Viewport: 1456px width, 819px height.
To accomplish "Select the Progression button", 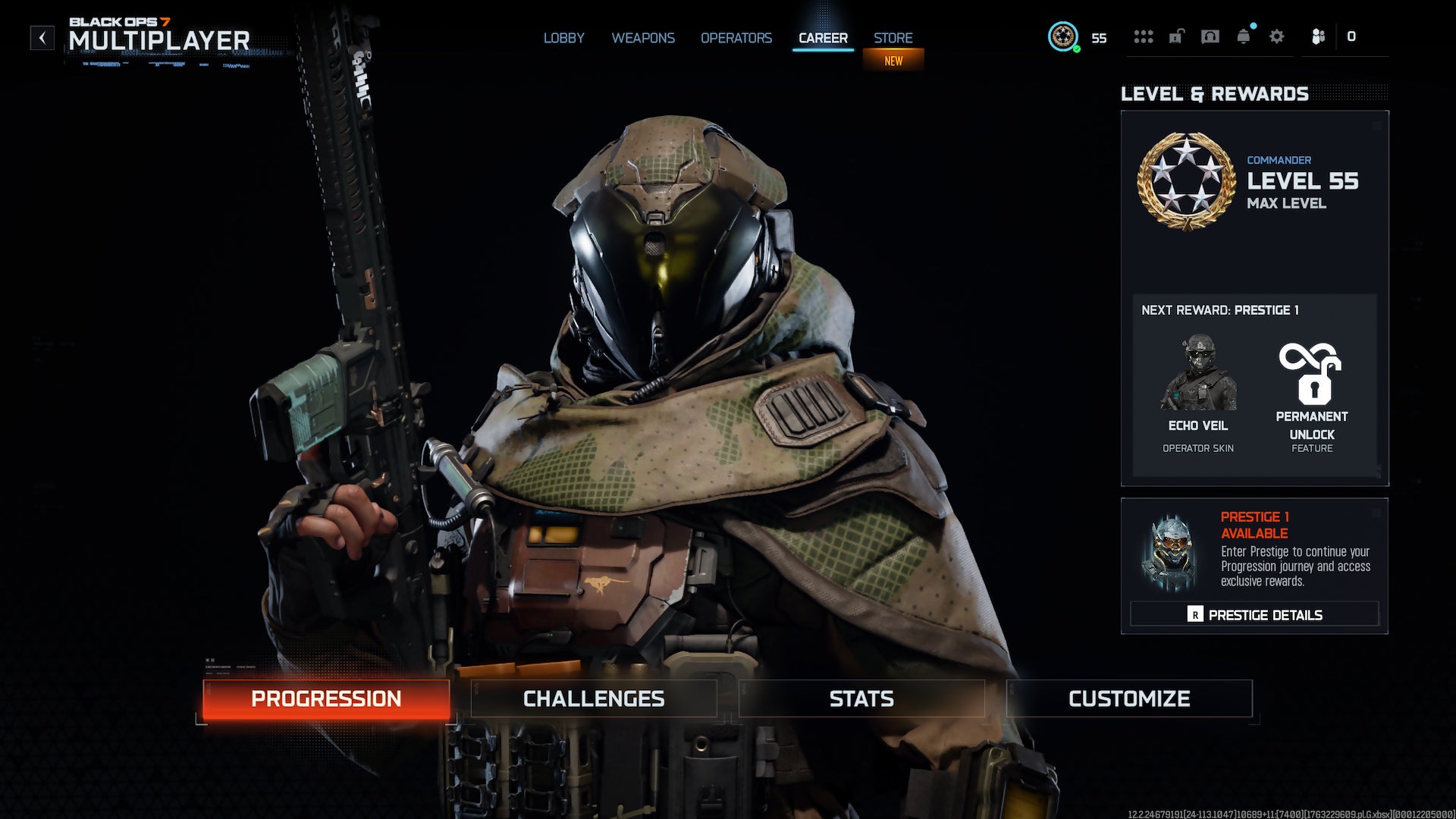I will click(326, 698).
